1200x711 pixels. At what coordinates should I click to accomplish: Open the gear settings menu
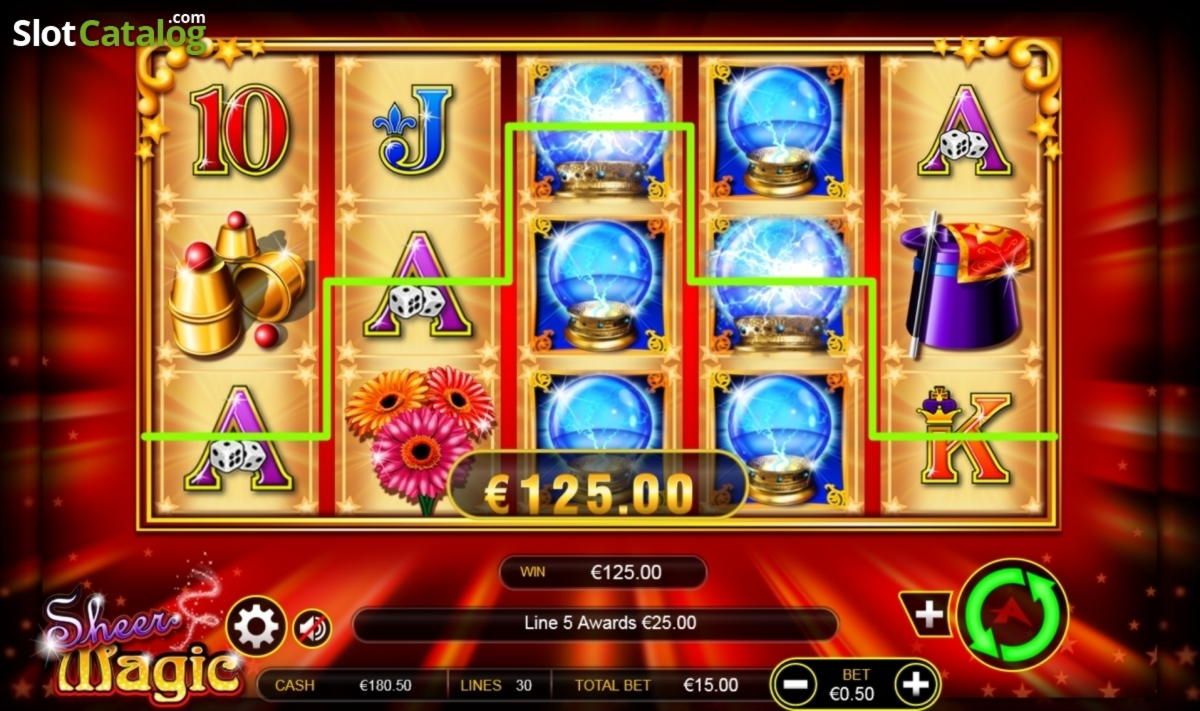coord(257,627)
